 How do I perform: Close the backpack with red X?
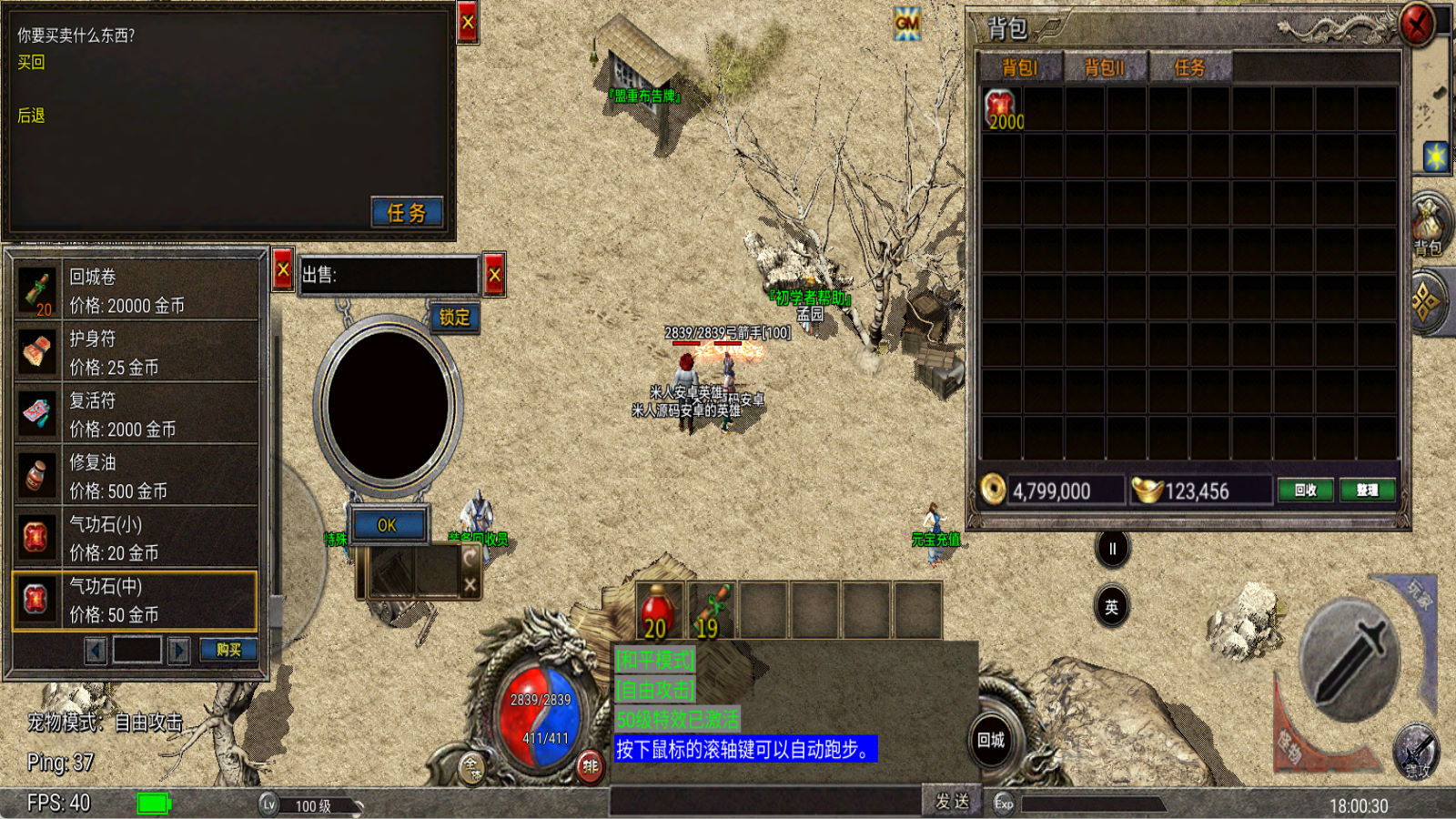[x=1416, y=25]
